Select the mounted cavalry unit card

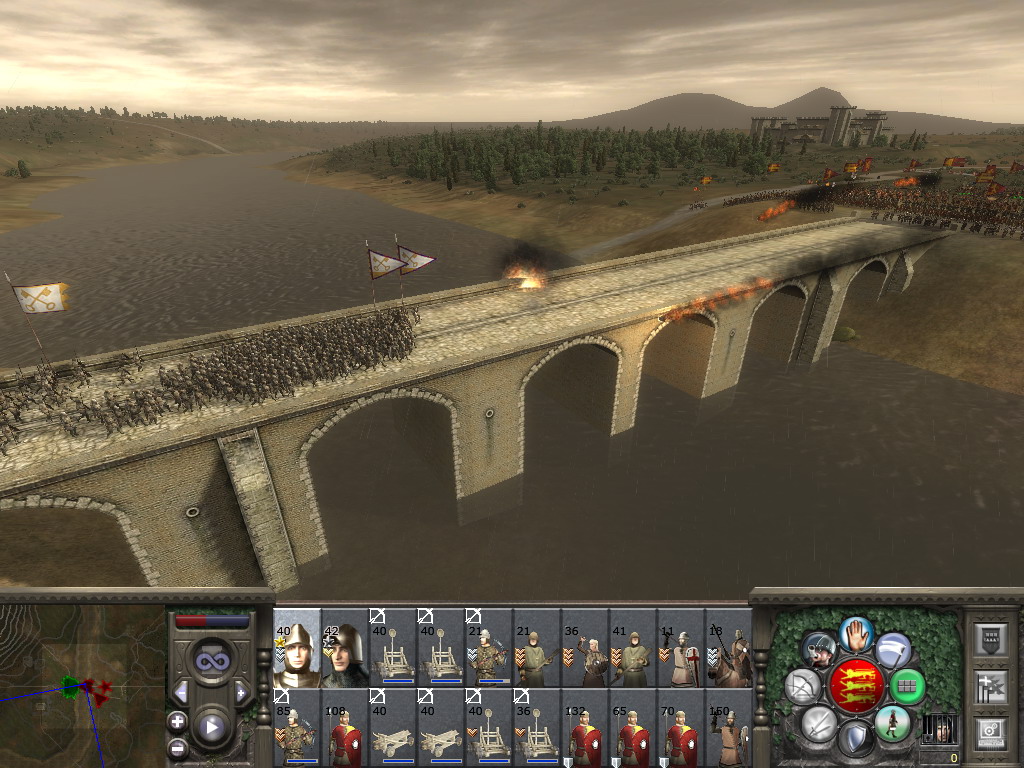(730, 648)
